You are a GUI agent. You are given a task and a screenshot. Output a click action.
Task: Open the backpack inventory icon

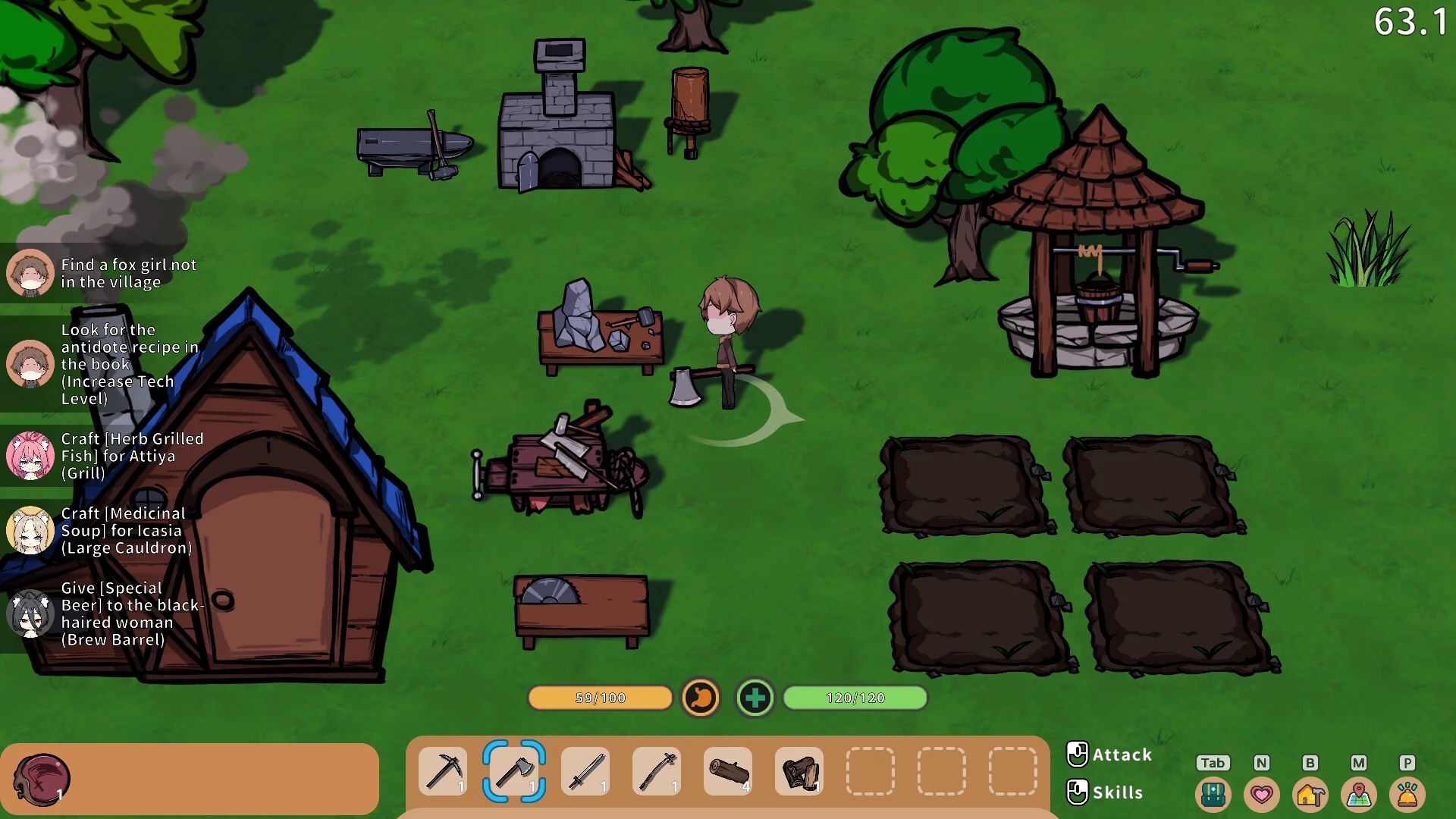pos(1213,795)
